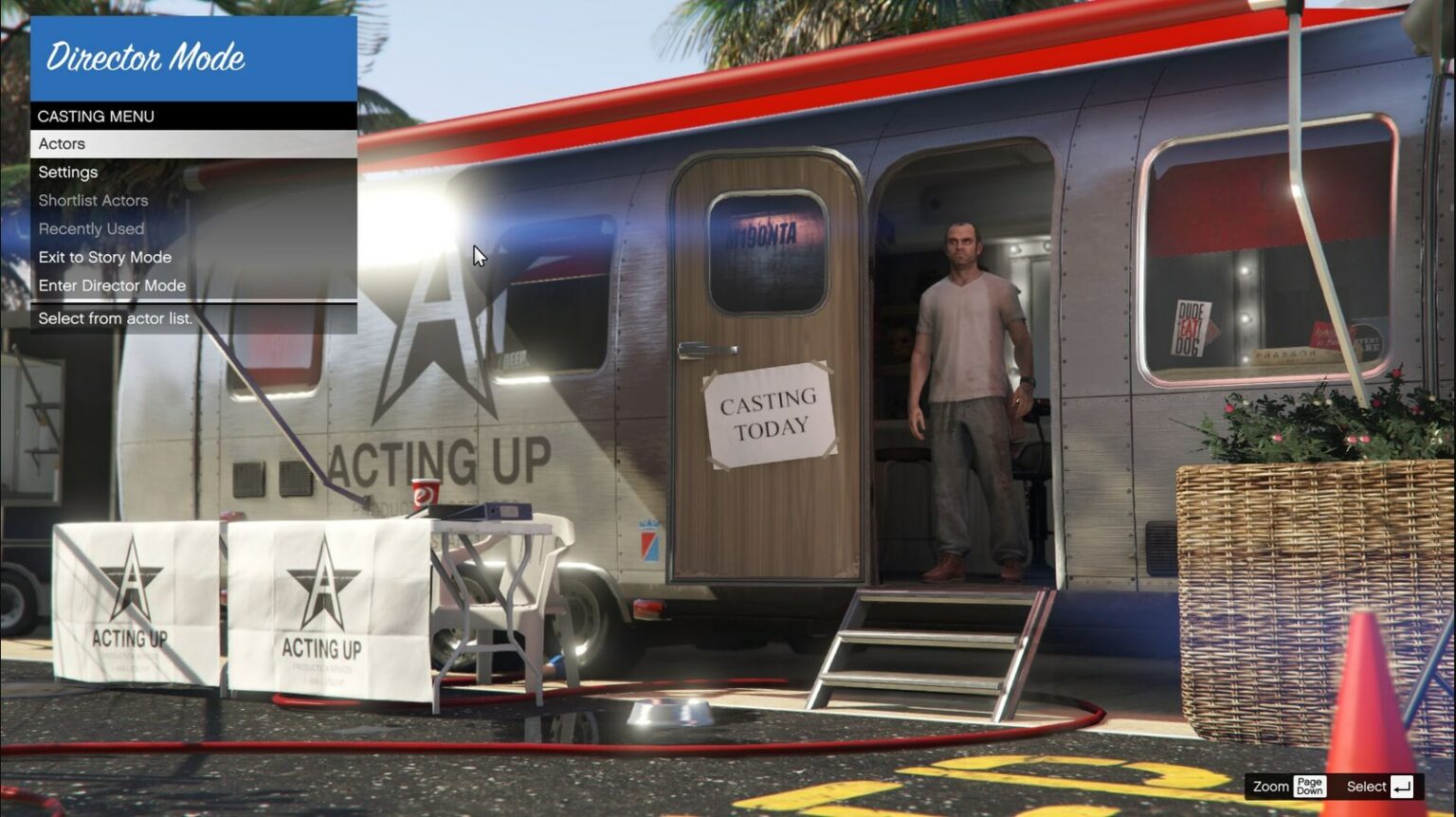Choose Recently Used from the Casting Menu
1456x817 pixels.
tap(90, 228)
